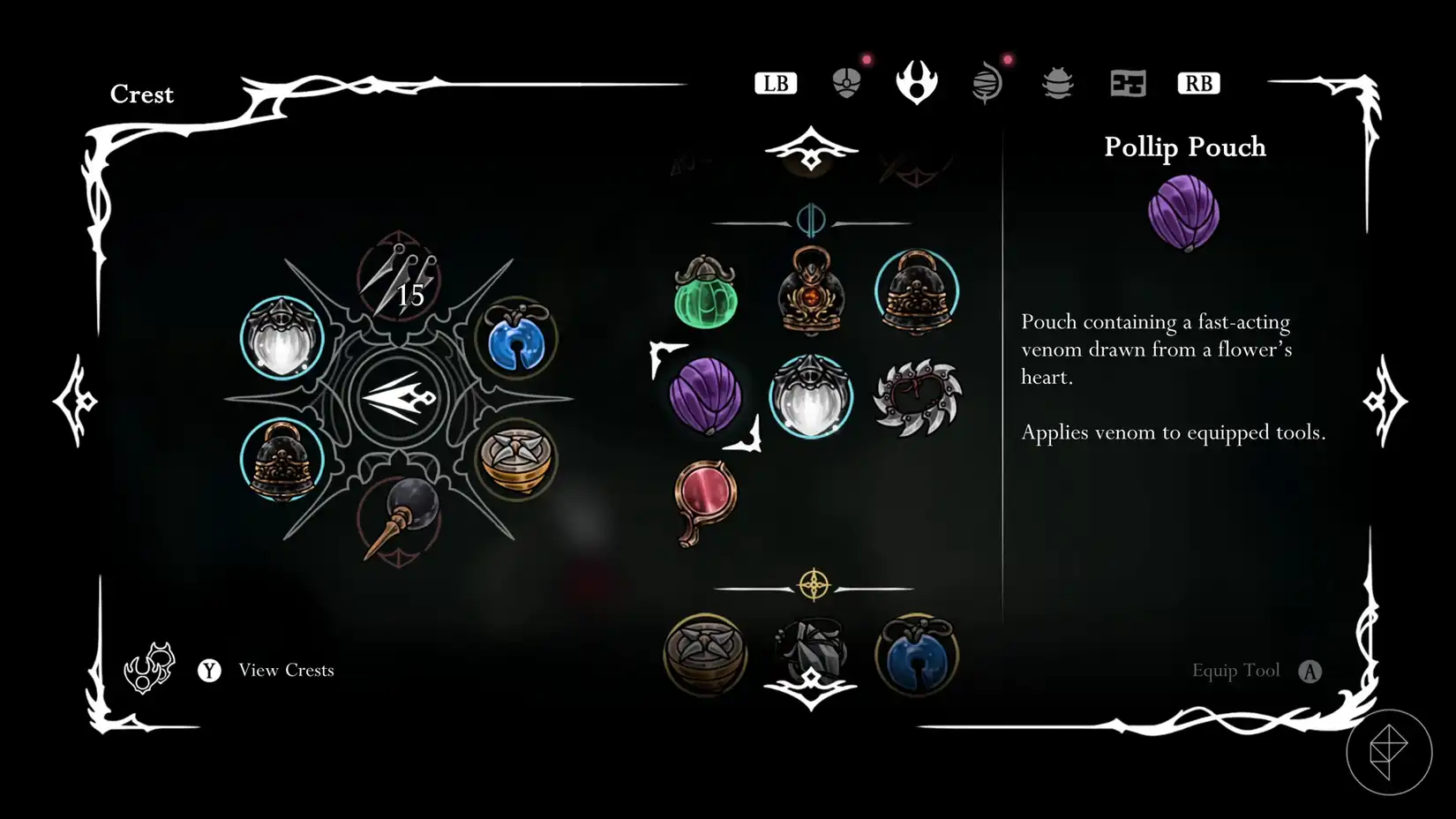Expand the blue spool section divider
Image resolution: width=1456 pixels, height=819 pixels.
pyautogui.click(x=810, y=218)
